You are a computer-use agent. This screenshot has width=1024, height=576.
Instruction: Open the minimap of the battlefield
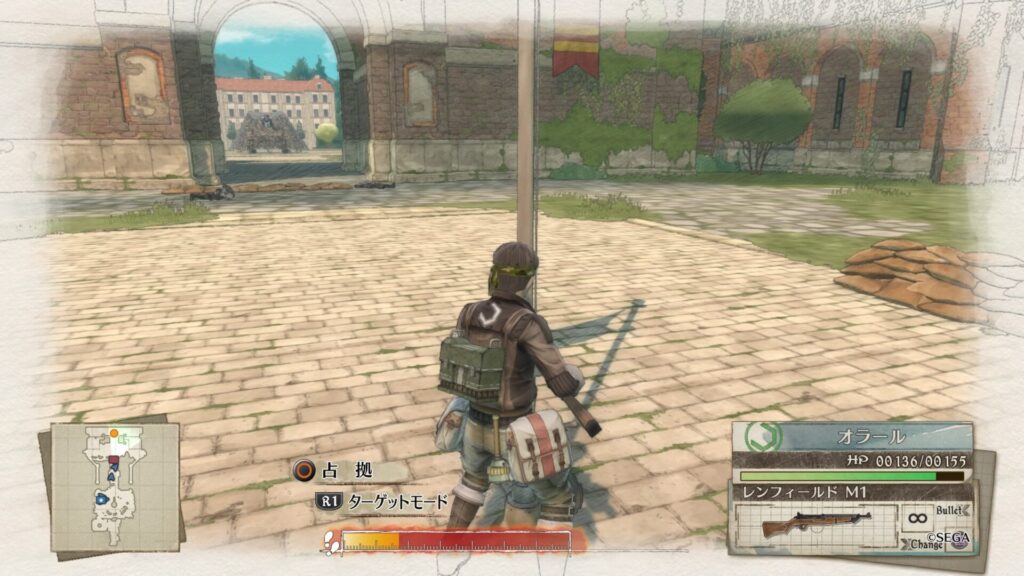pos(114,486)
